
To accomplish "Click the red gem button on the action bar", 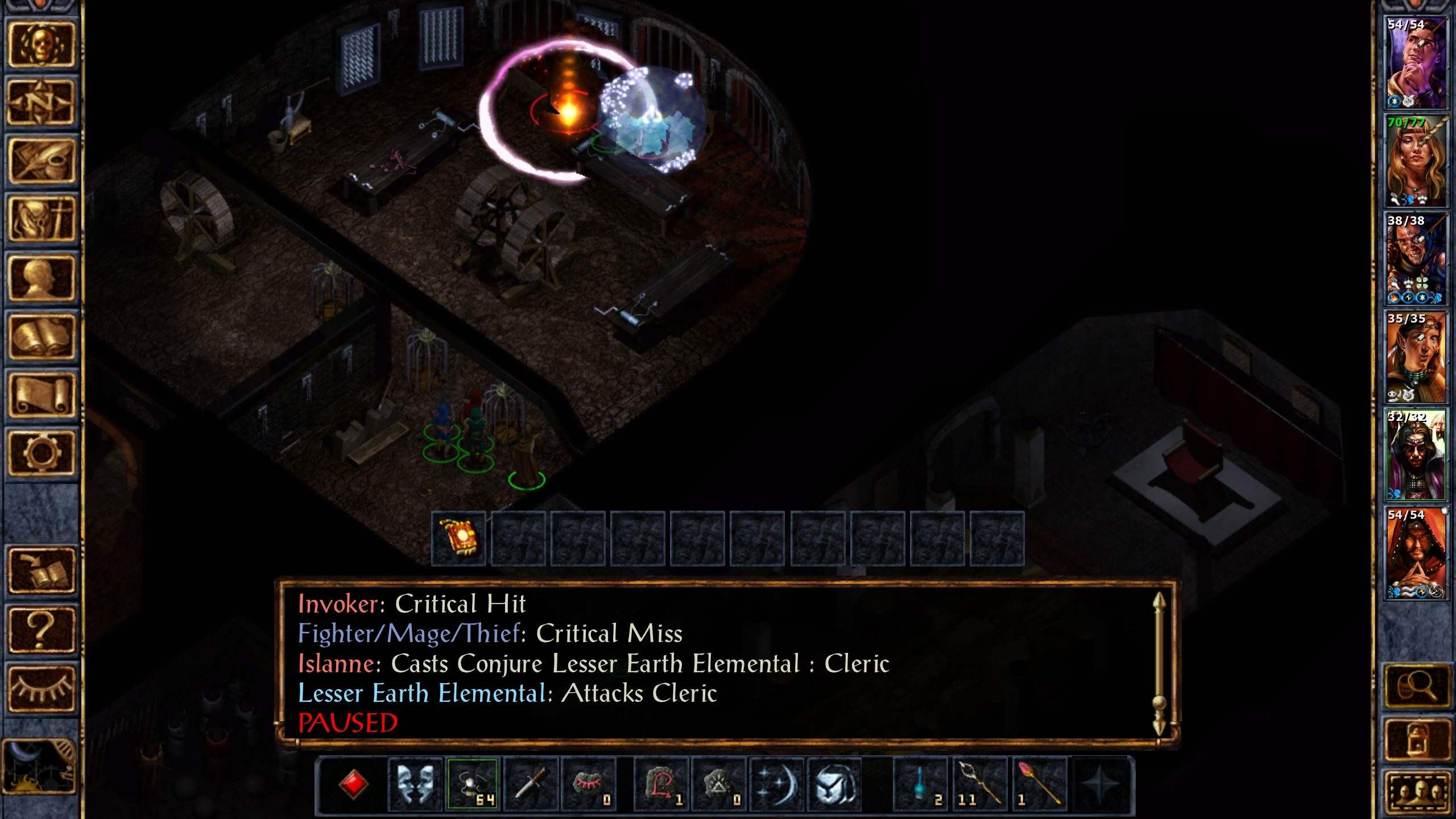I will click(x=353, y=784).
